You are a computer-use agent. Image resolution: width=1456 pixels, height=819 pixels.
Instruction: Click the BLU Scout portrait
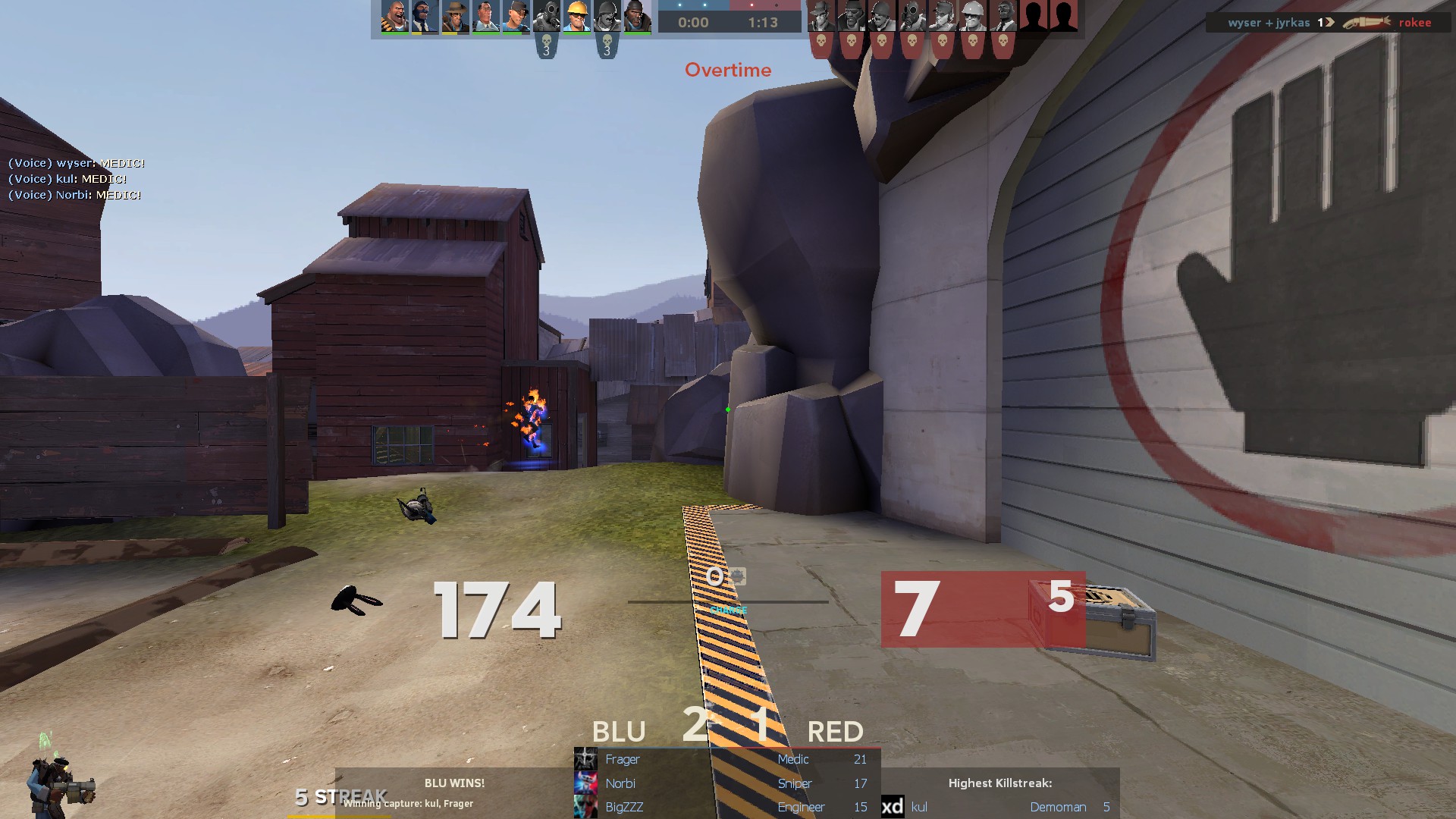[x=516, y=17]
